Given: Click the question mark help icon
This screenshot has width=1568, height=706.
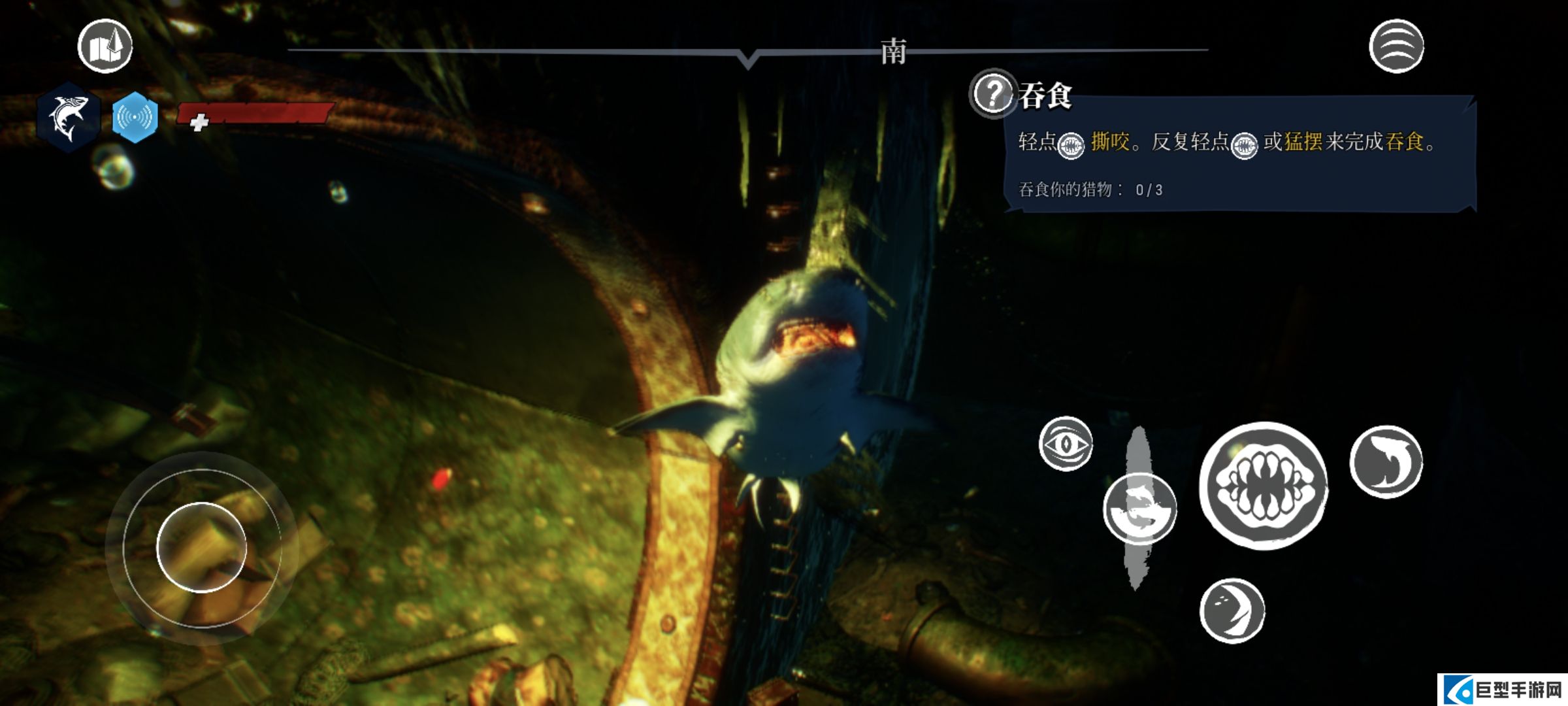Looking at the screenshot, I should [992, 93].
